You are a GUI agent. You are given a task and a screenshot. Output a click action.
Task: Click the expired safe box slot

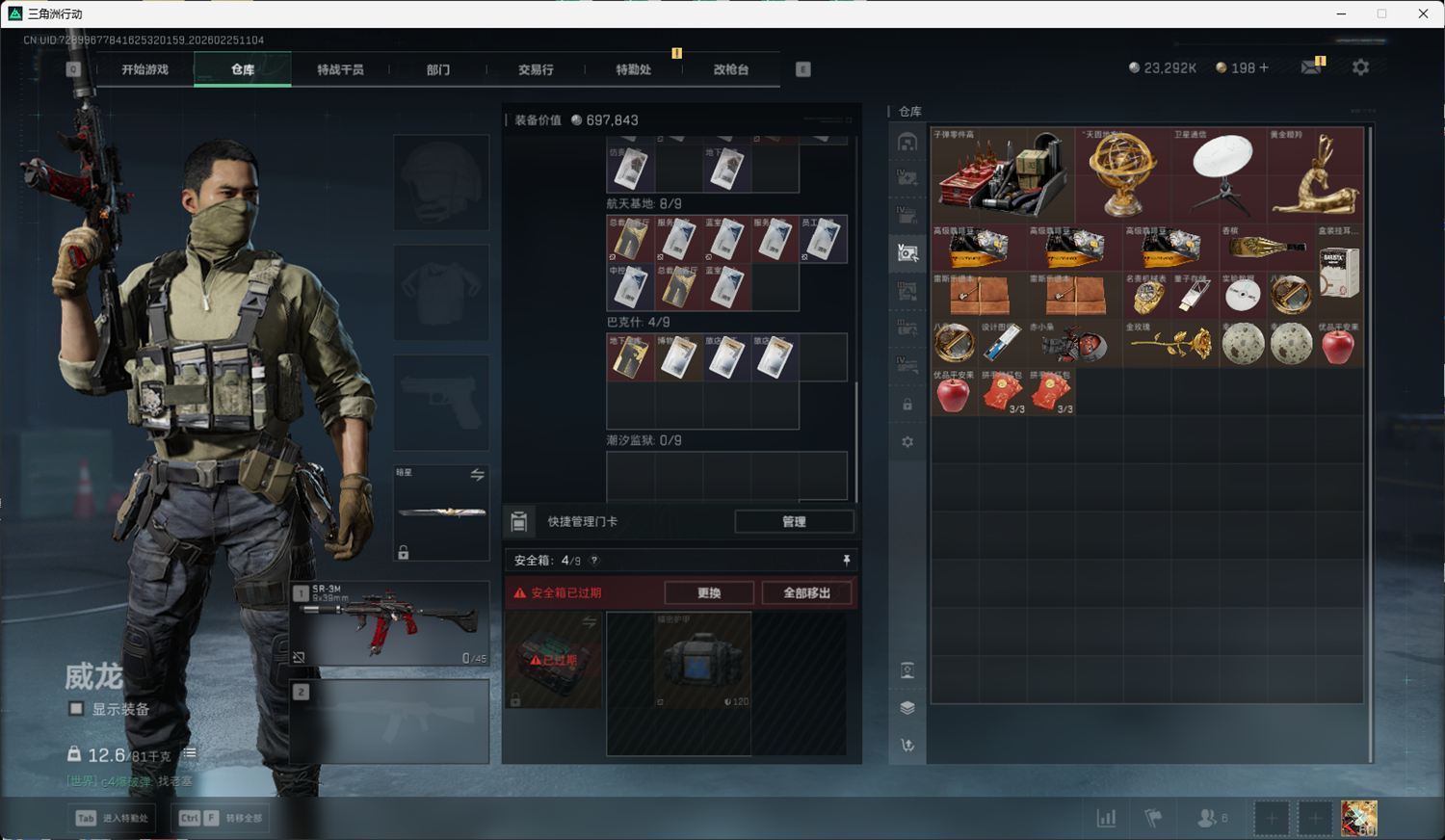pyautogui.click(x=554, y=660)
